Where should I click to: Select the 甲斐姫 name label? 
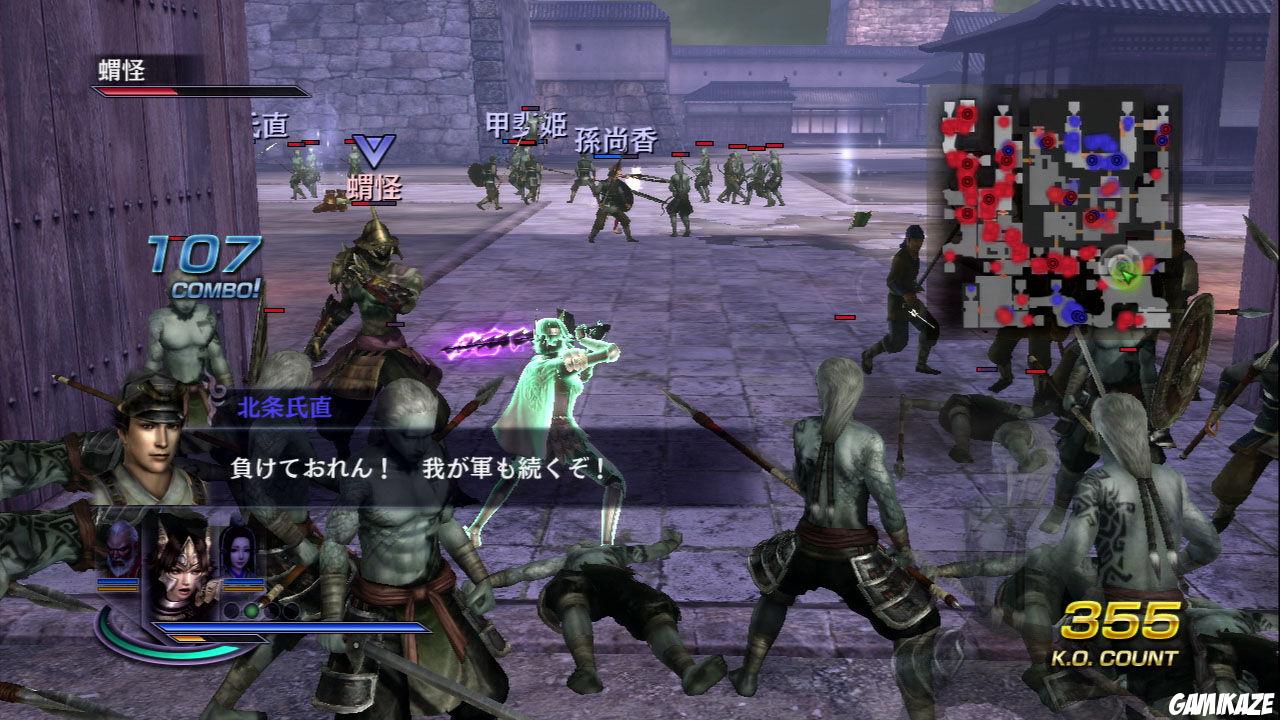[527, 122]
